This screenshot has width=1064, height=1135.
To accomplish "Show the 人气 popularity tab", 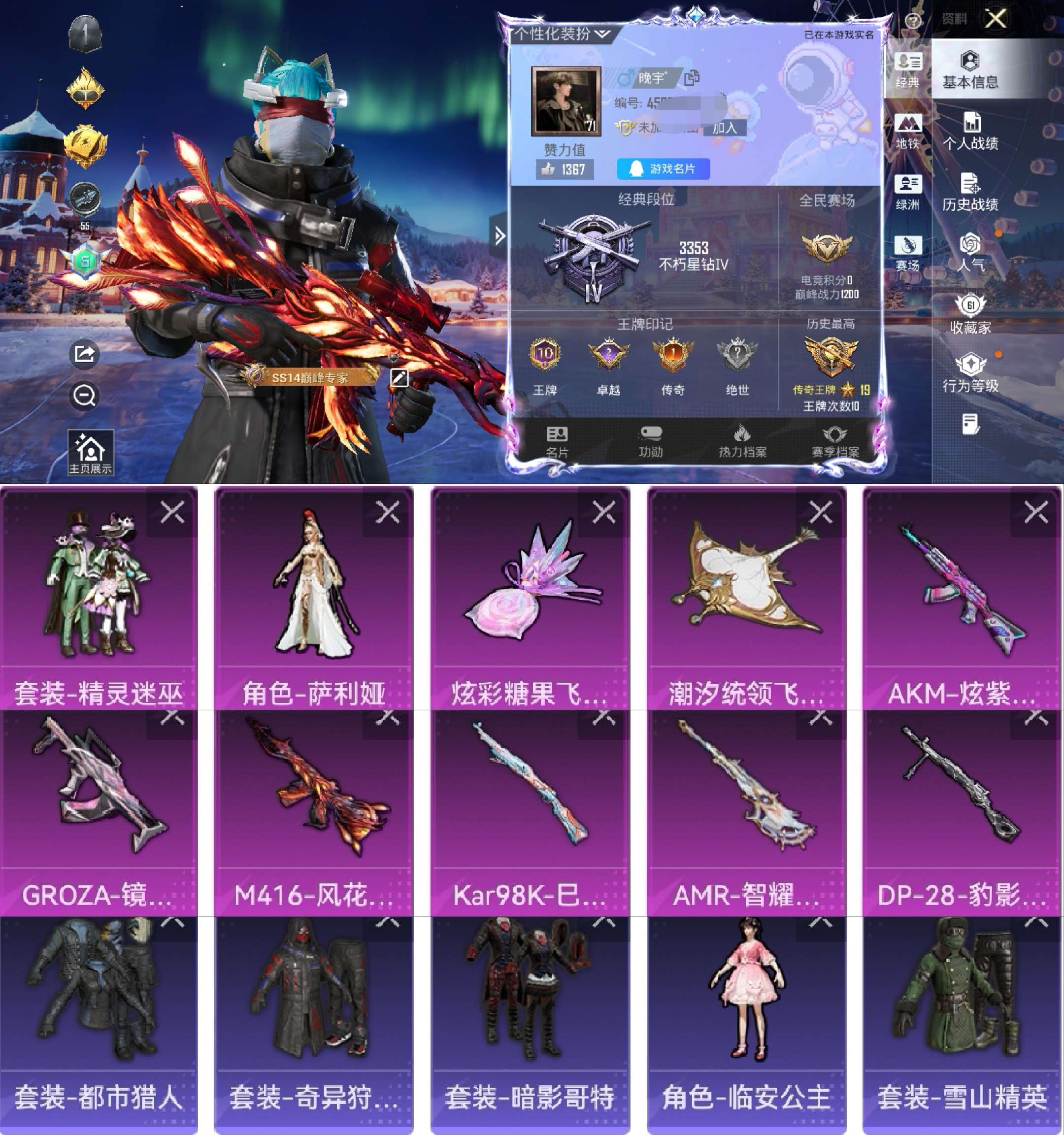I will click(970, 252).
